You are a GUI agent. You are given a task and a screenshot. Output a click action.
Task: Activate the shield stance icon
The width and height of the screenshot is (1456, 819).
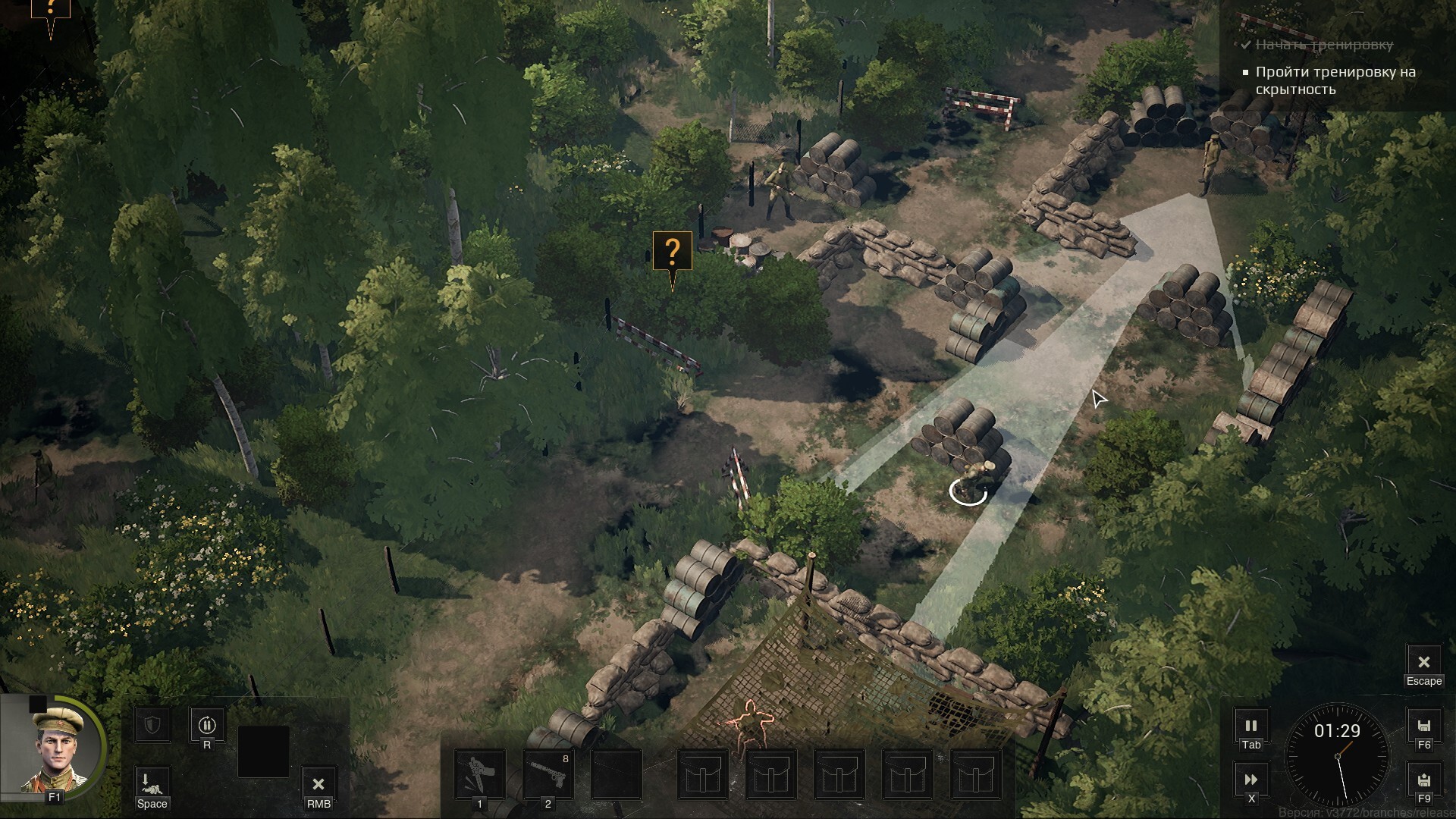point(152,726)
